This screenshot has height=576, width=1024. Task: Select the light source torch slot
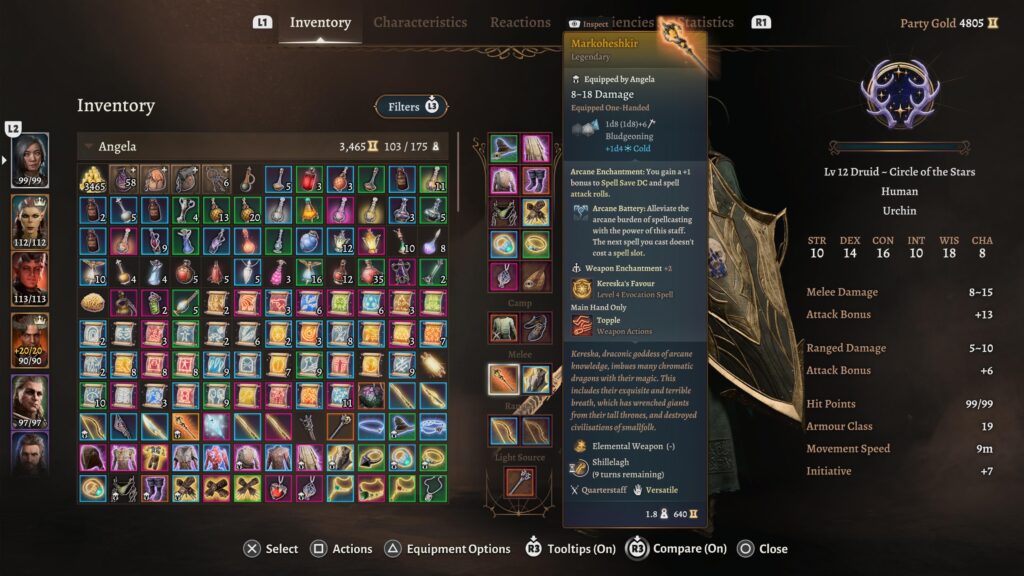[519, 482]
